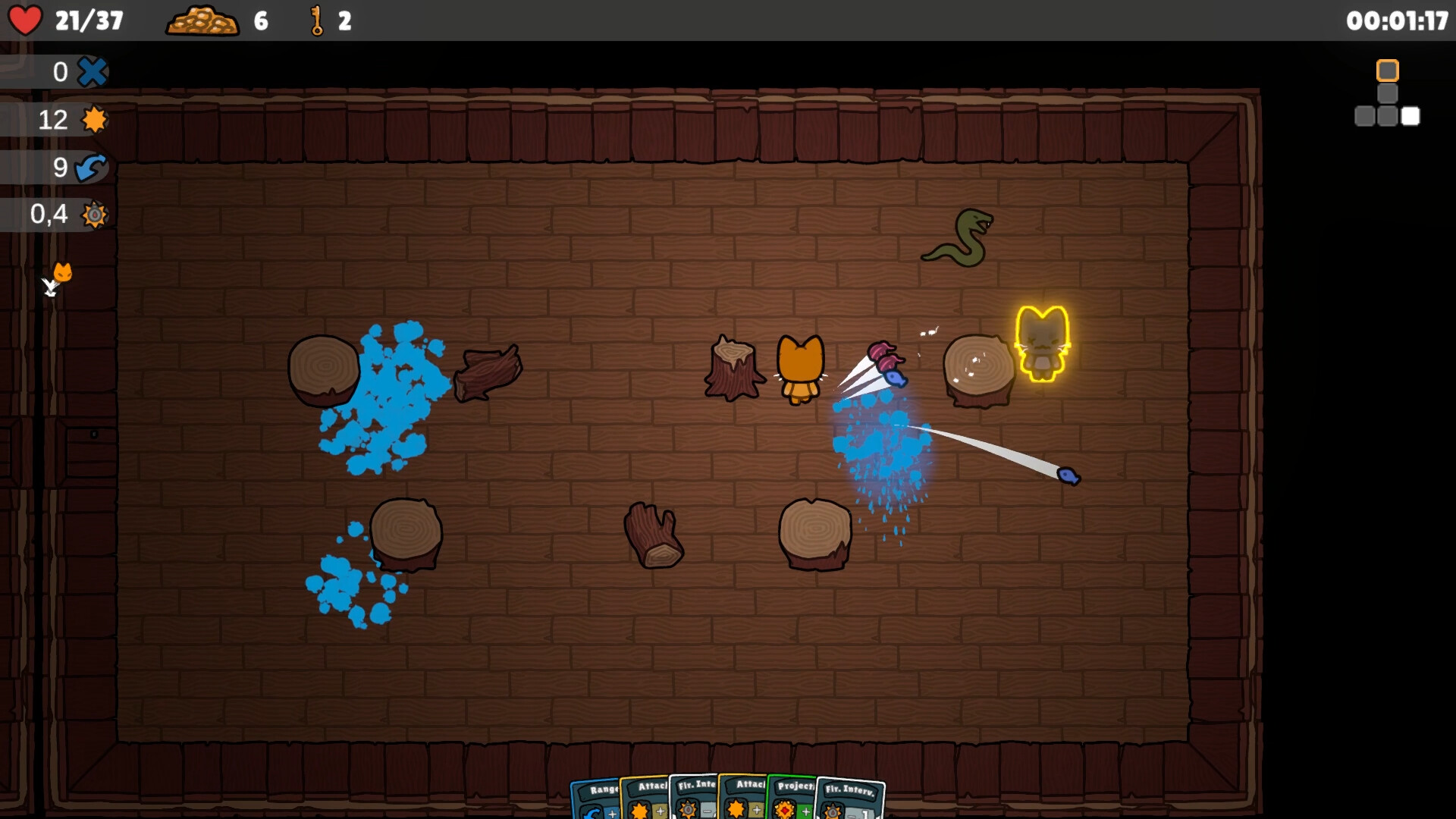Click the key icon next to the count 2

[317, 20]
